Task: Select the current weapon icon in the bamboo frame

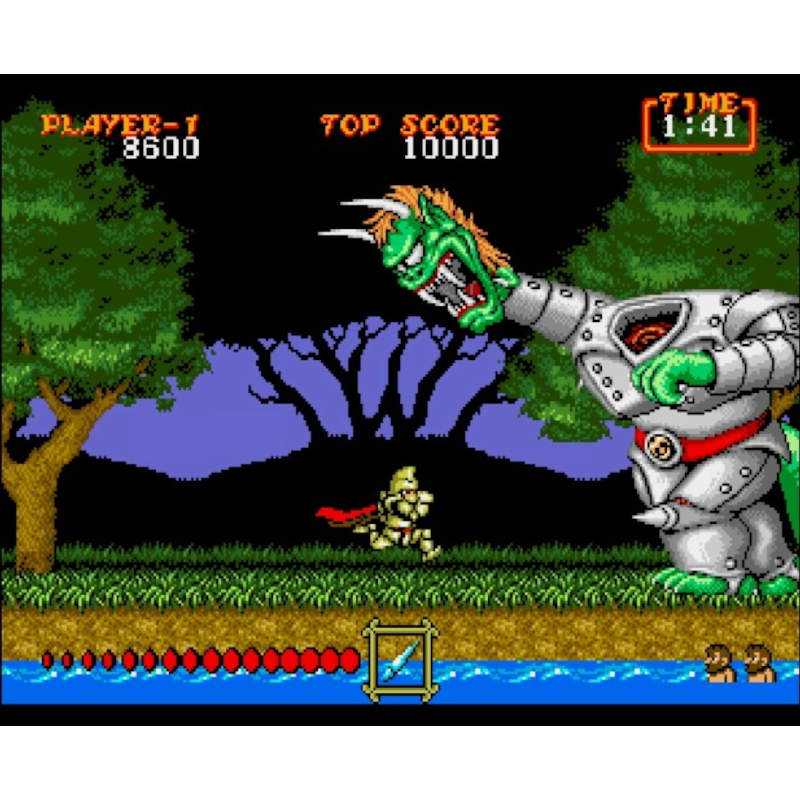Action: (x=400, y=659)
